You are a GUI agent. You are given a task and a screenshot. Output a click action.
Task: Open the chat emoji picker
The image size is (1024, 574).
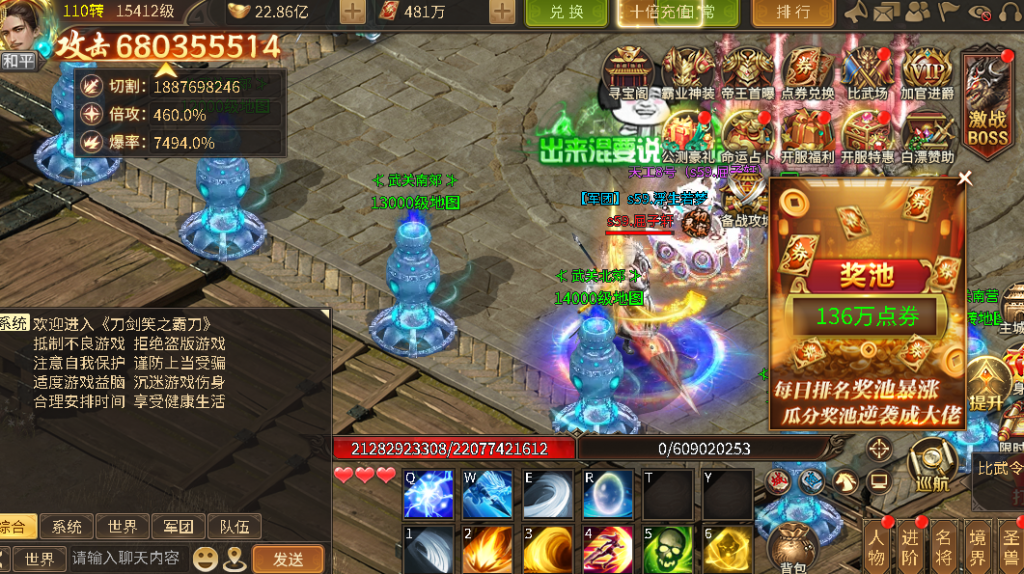205,558
